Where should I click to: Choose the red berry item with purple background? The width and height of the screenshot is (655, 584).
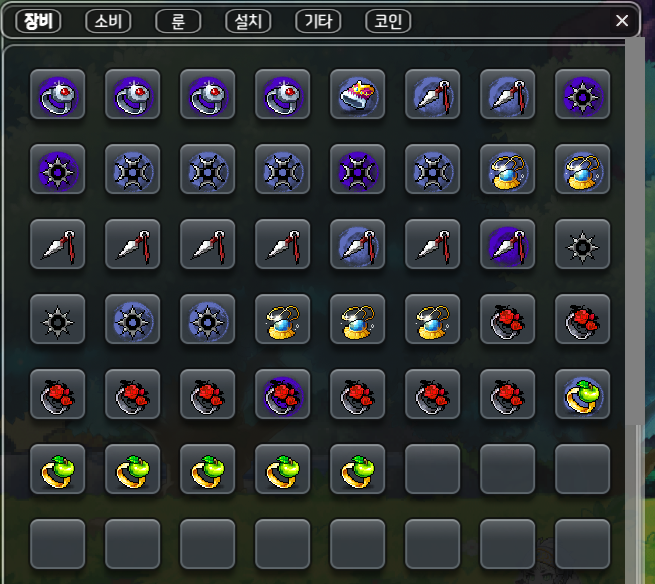tap(282, 394)
